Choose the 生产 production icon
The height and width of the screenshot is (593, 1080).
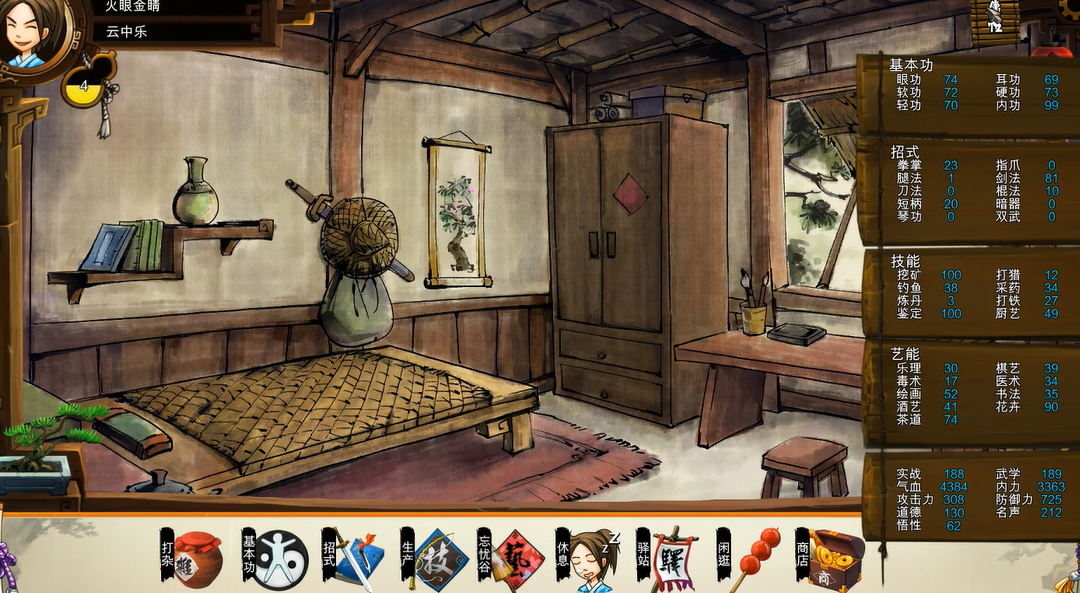click(440, 559)
